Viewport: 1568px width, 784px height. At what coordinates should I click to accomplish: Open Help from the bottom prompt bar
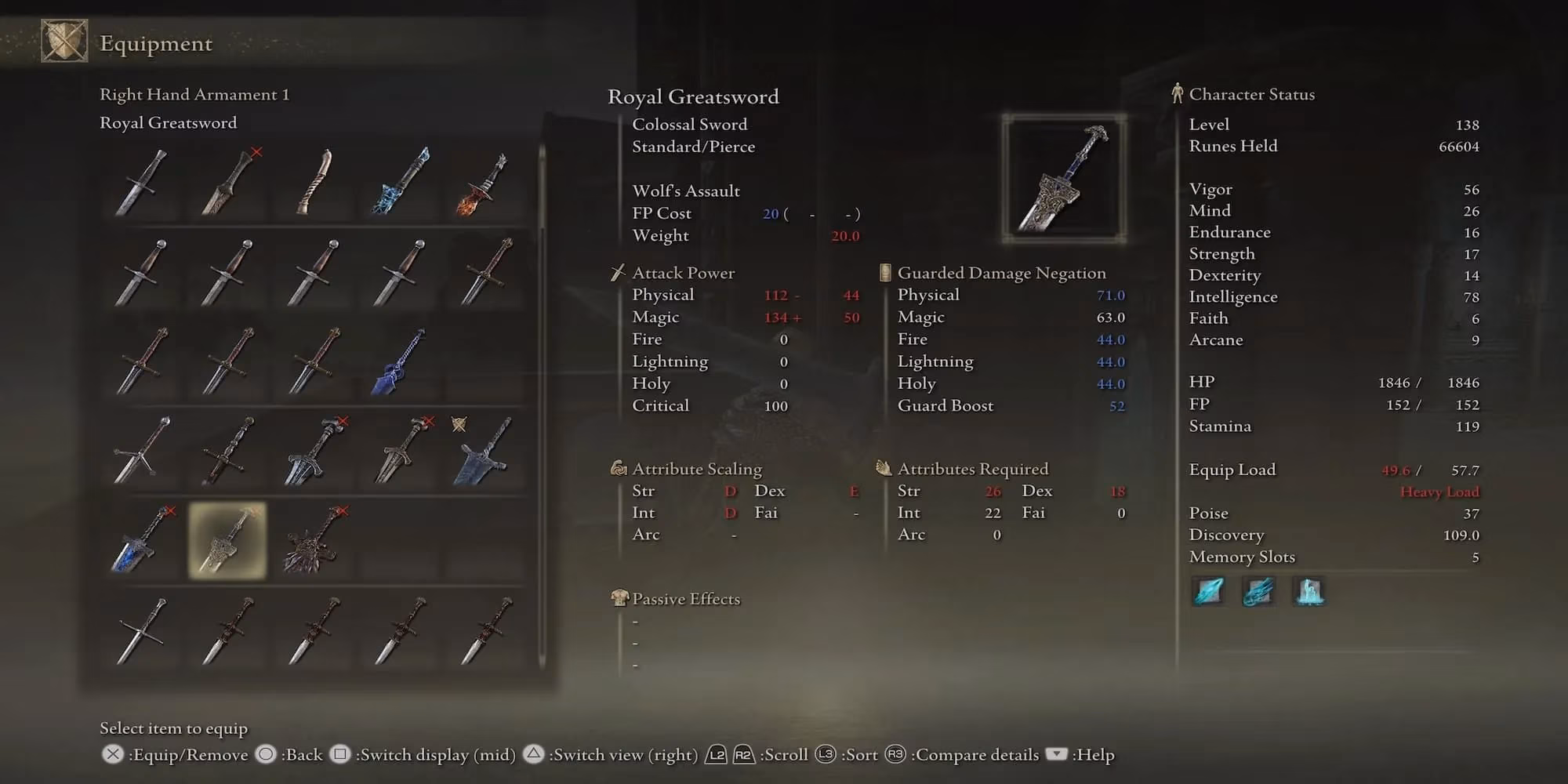click(x=1083, y=755)
